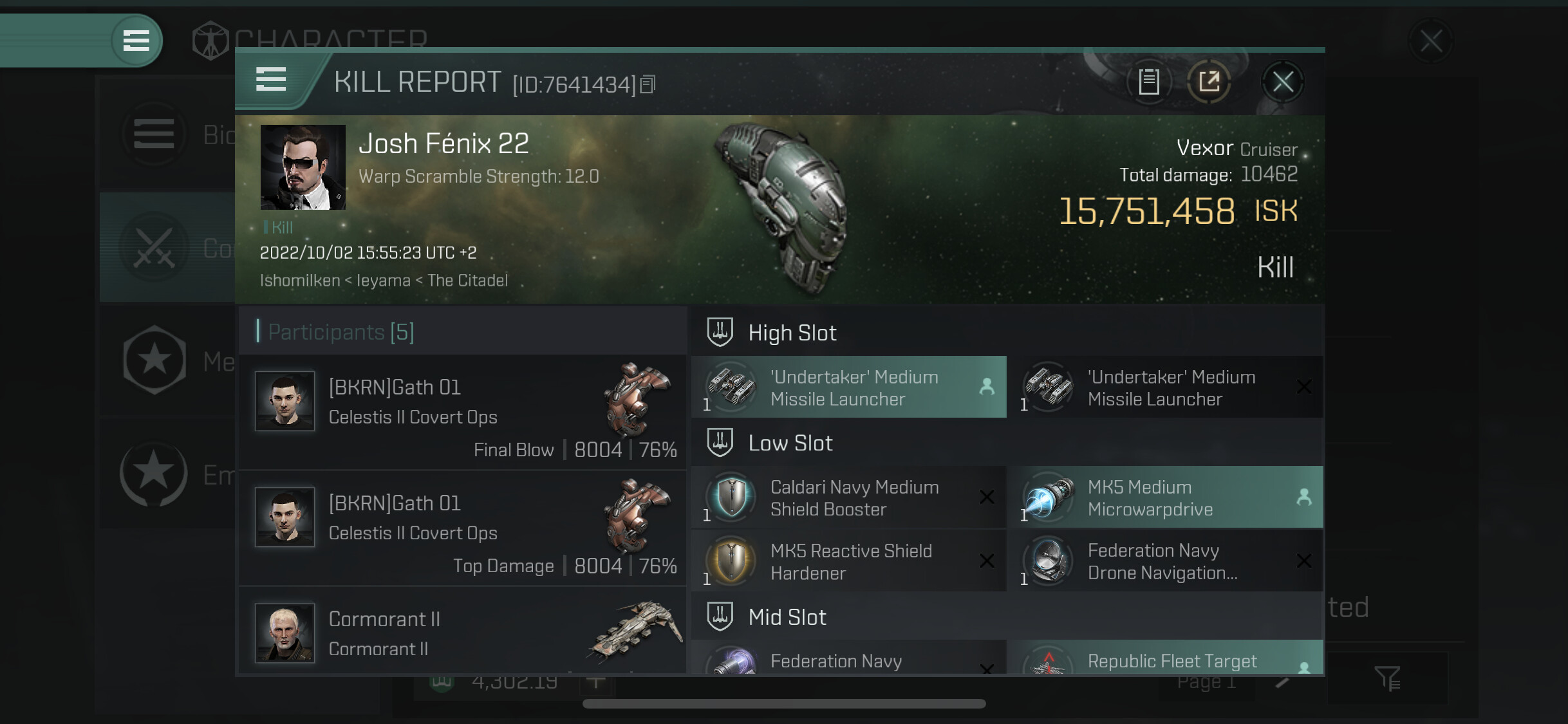
Task: Select the highlighted 'Undertaker' Medium Missile Launcher
Action: [x=848, y=387]
